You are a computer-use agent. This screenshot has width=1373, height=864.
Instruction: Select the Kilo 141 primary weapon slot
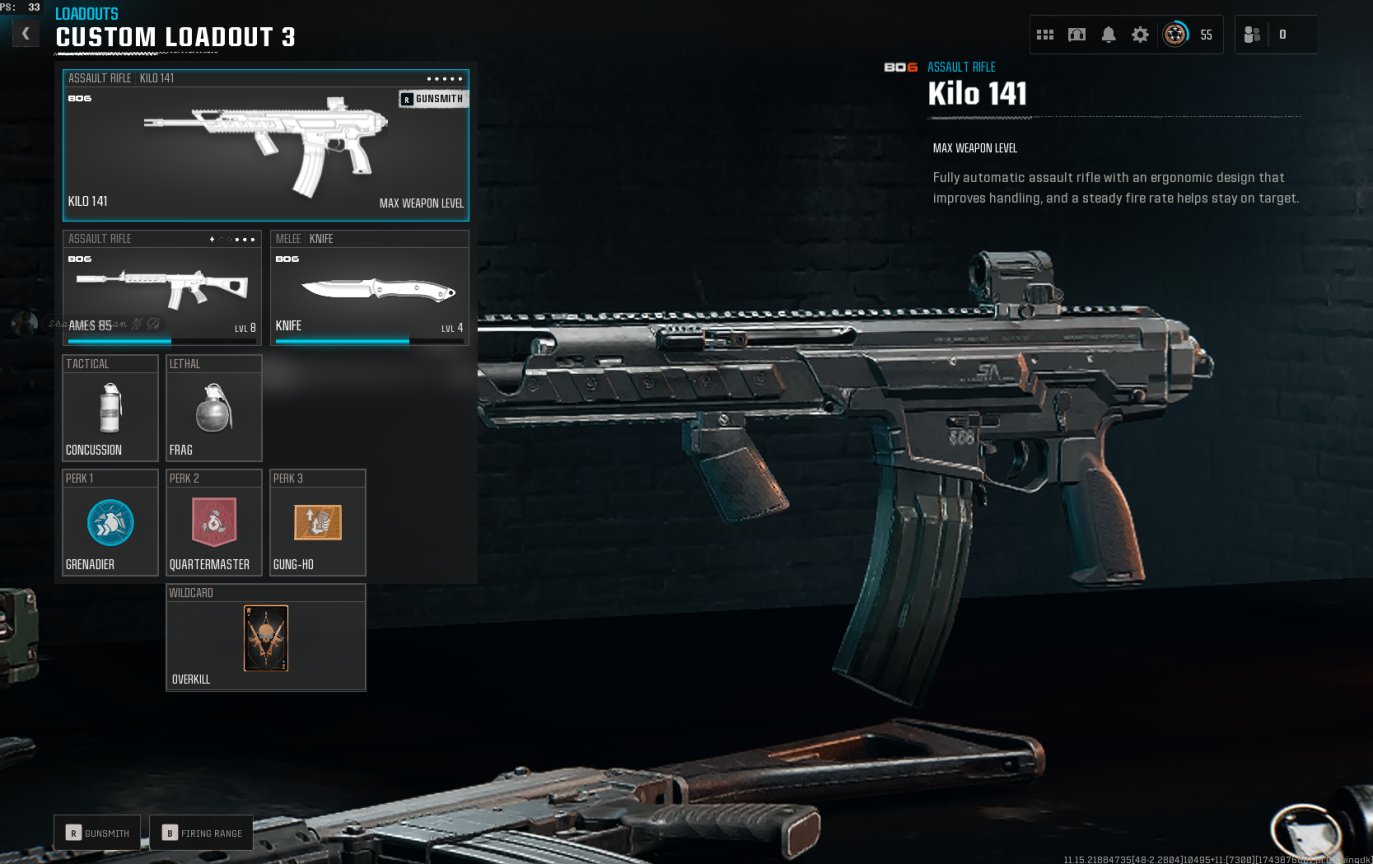click(265, 146)
